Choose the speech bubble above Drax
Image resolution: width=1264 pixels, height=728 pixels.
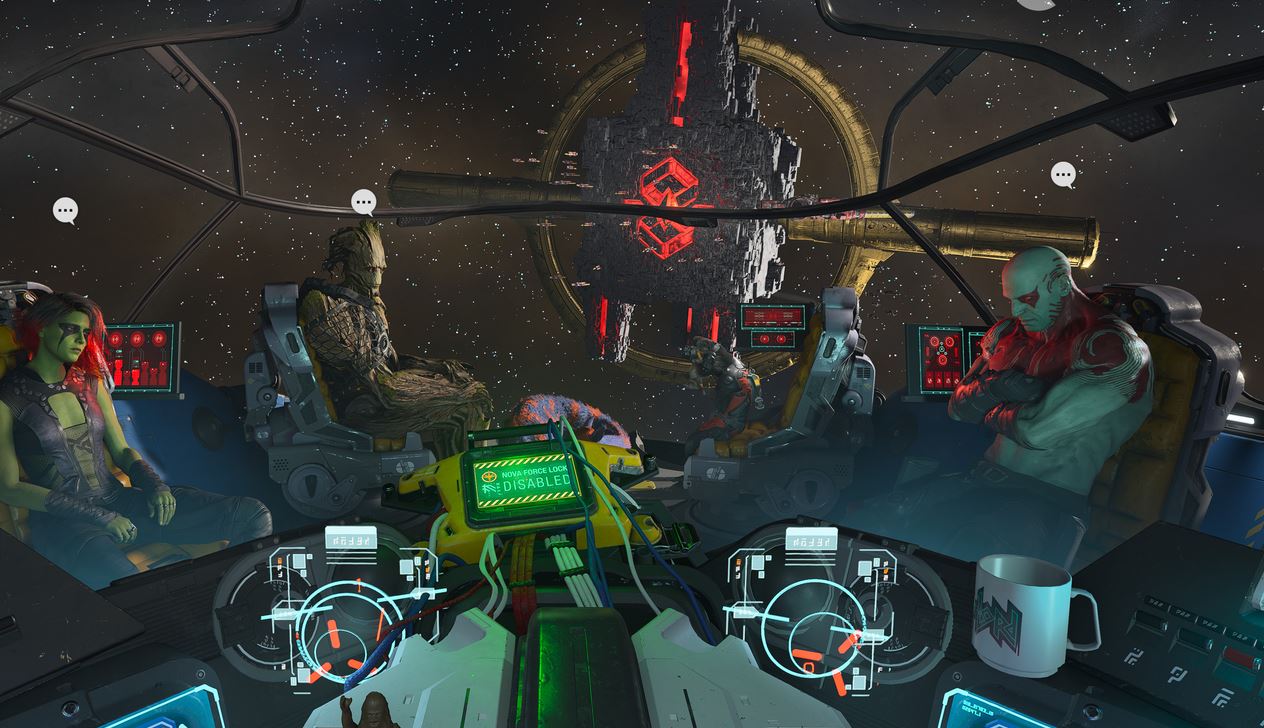coord(1063,175)
